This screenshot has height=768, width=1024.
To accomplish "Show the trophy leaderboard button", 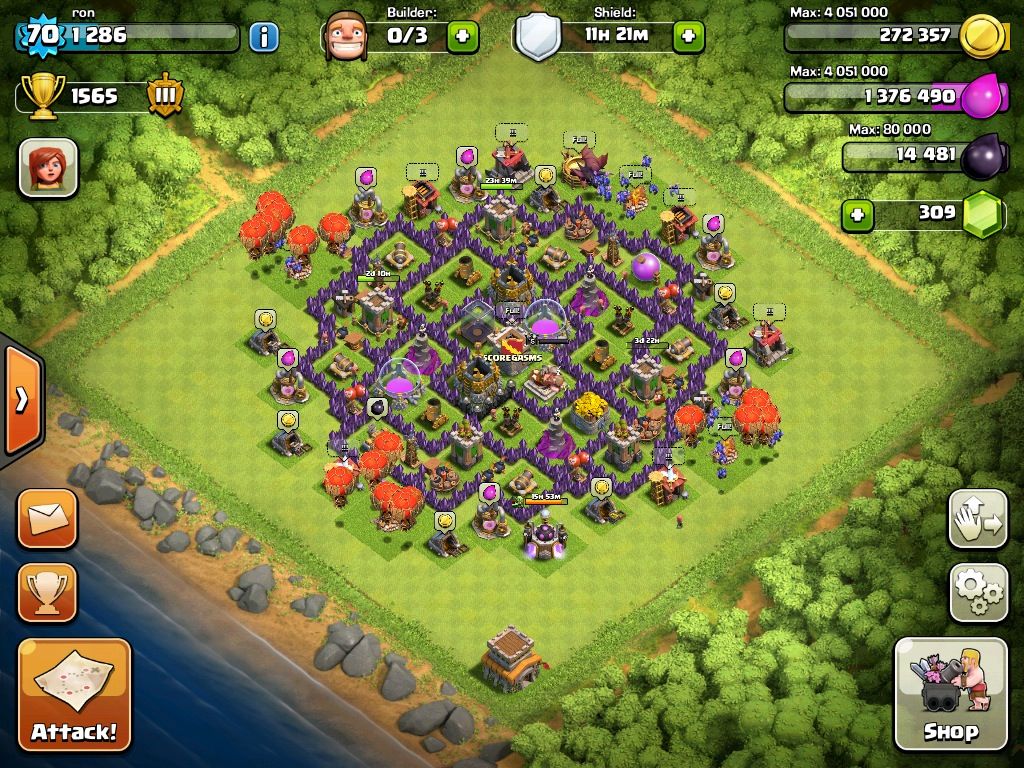I will tap(47, 592).
